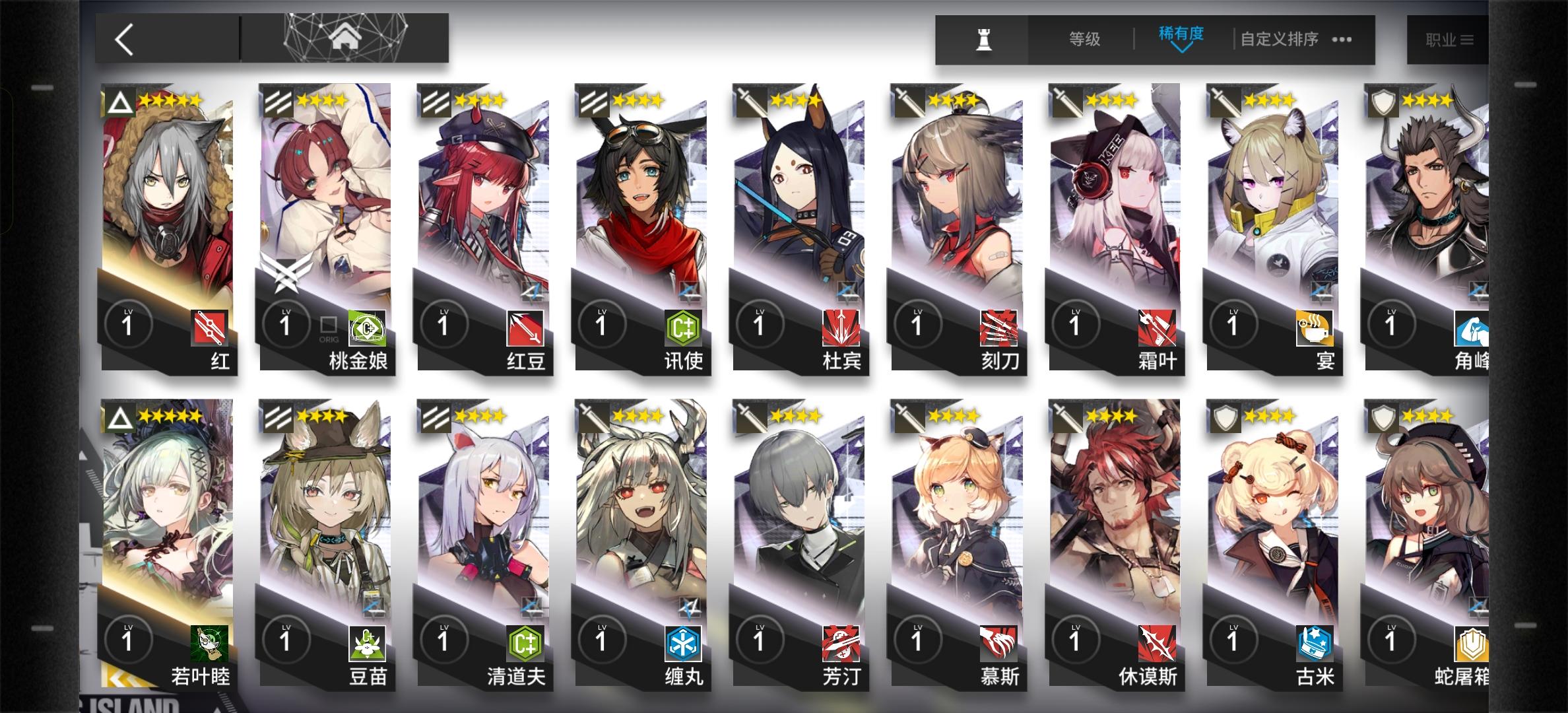
Task: Open the ... more options menu
Action: pos(1342,40)
